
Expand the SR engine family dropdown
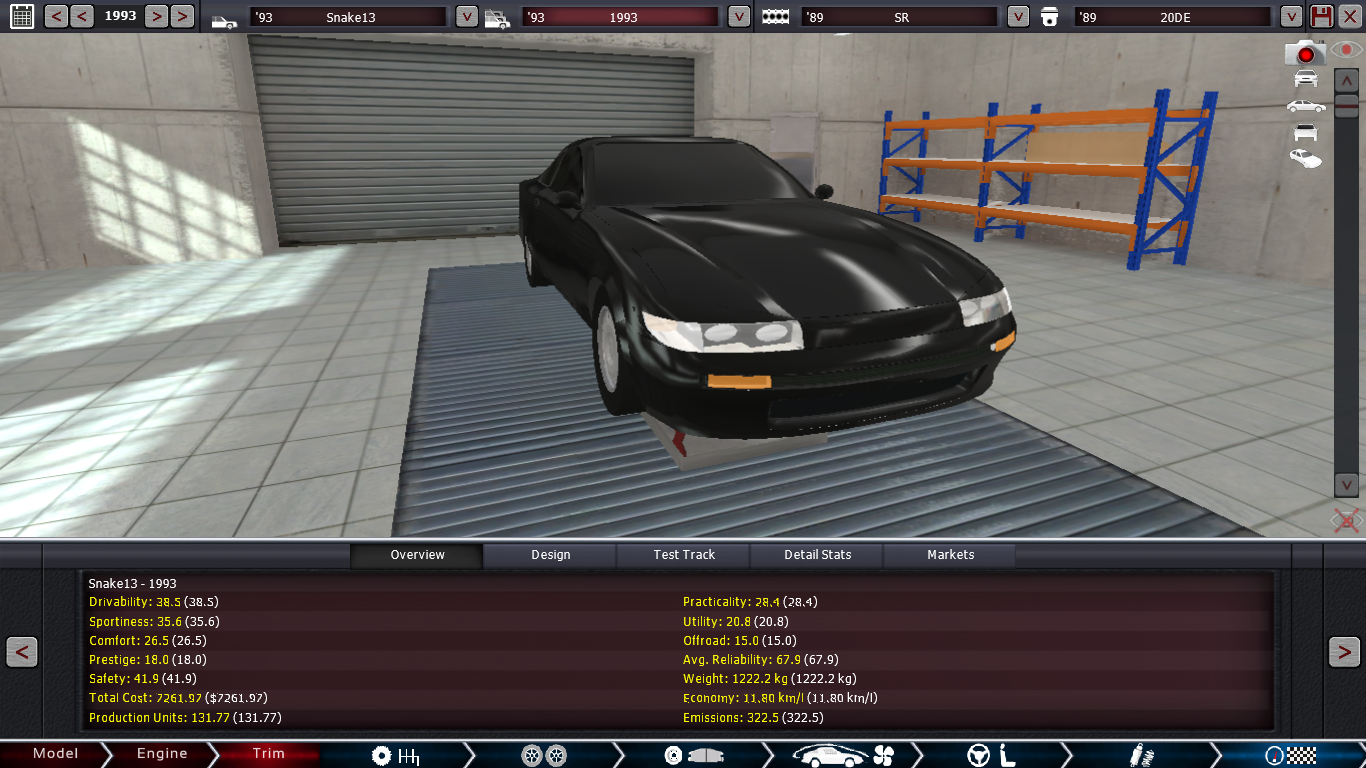click(1017, 16)
